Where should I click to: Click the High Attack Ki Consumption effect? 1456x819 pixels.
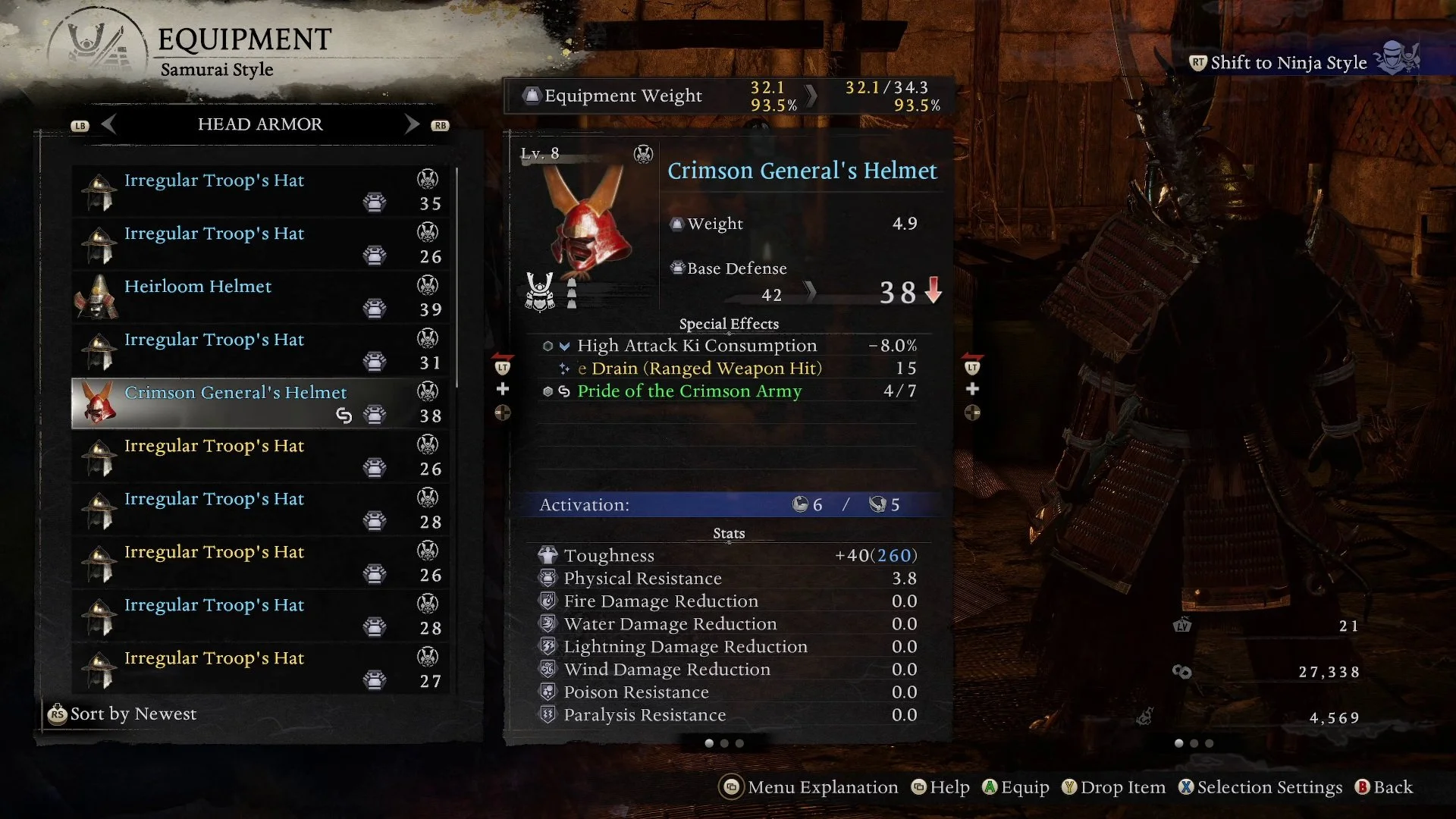click(x=696, y=346)
